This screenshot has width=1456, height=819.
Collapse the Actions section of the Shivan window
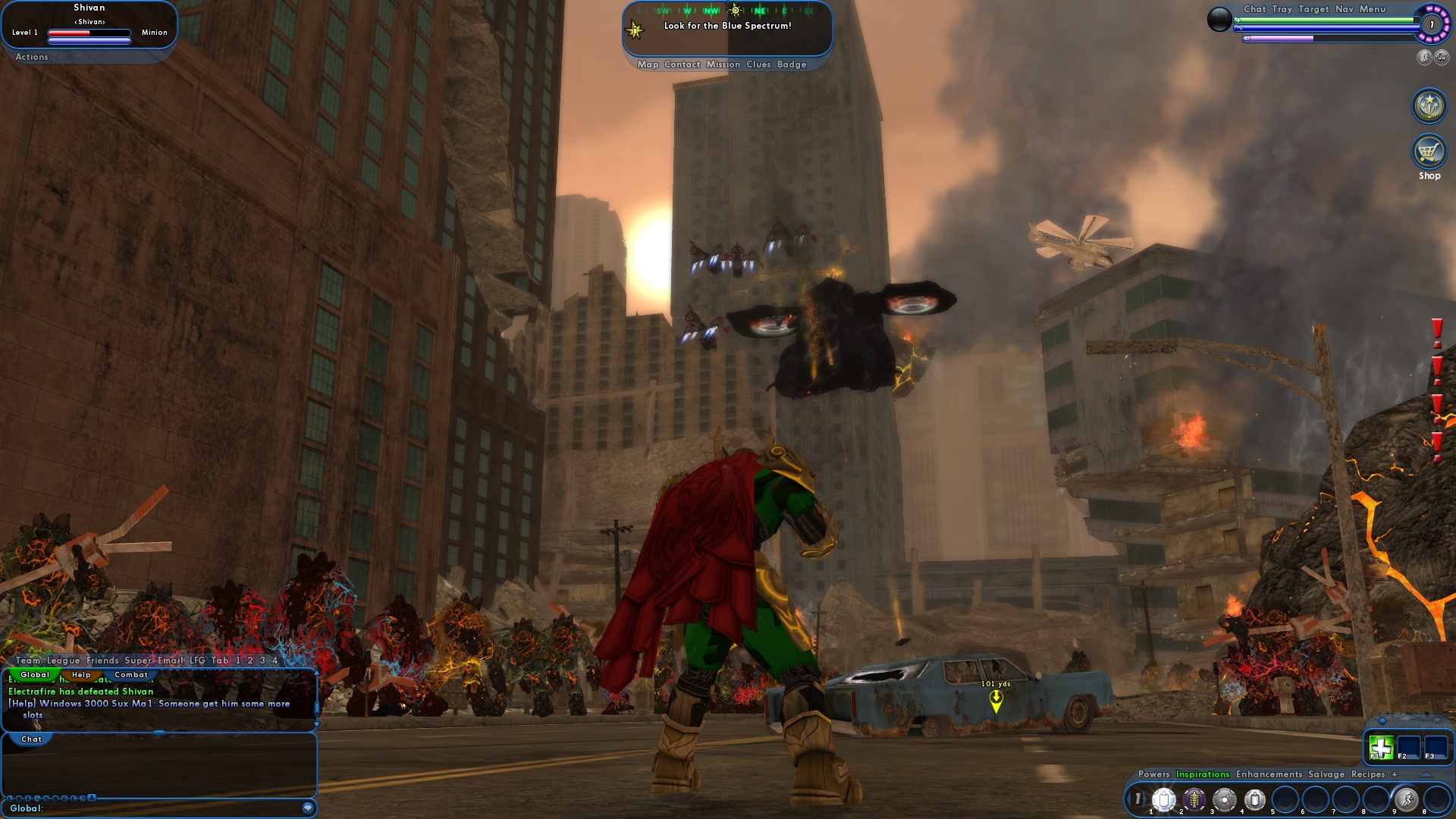[31, 57]
